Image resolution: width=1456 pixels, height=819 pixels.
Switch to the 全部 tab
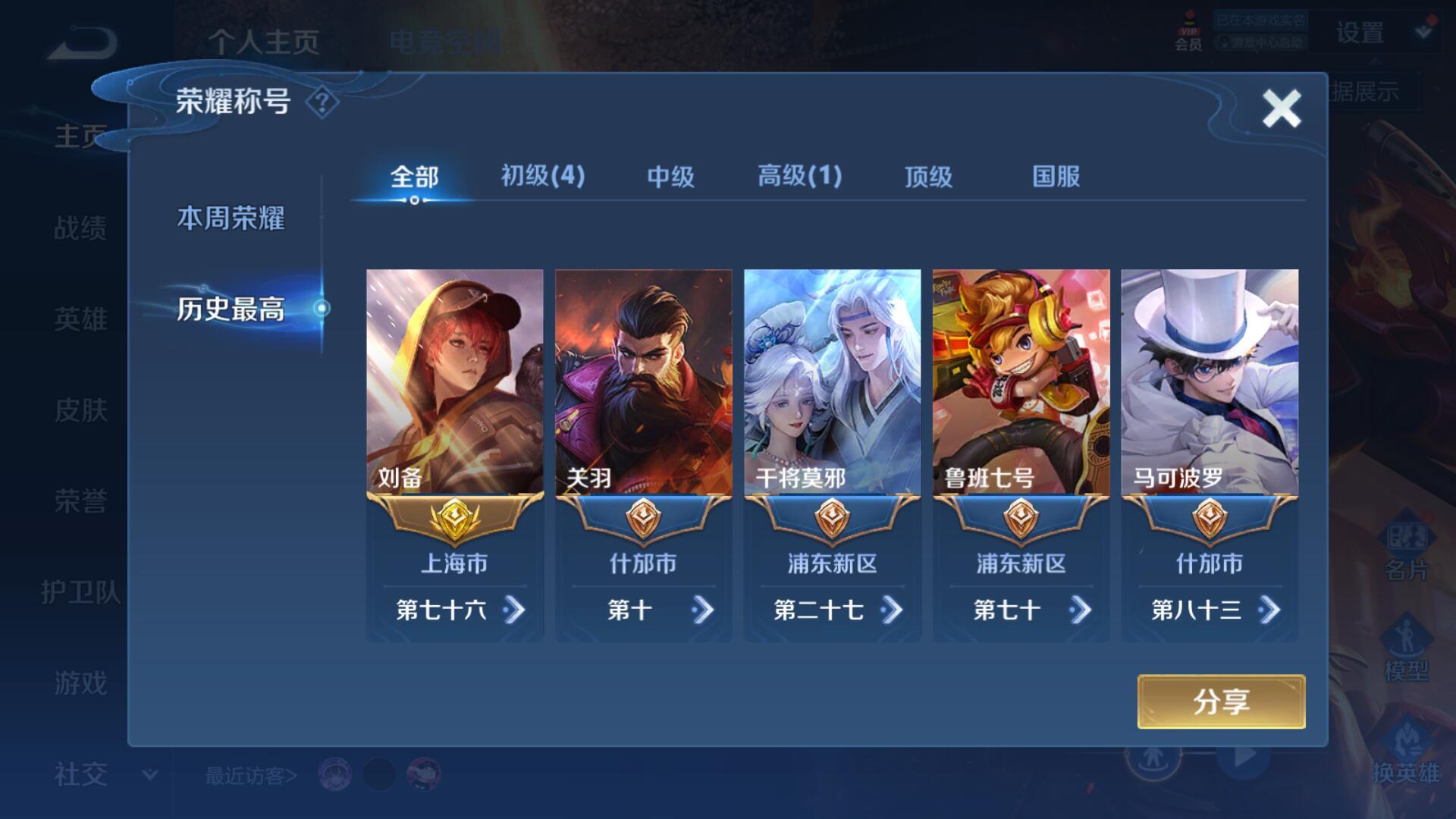(x=414, y=177)
